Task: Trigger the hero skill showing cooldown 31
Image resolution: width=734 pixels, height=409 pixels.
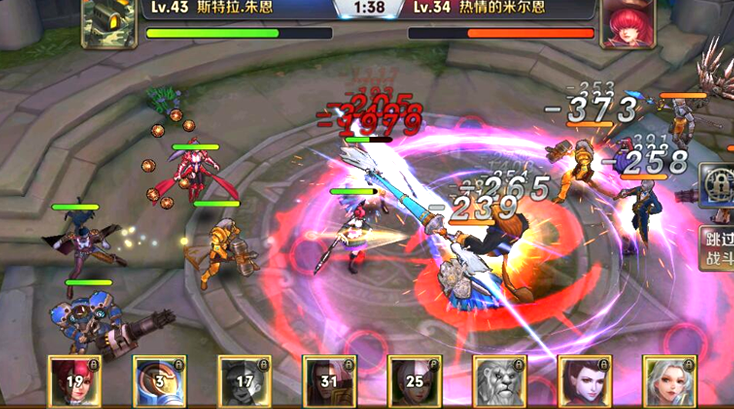Action: click(x=330, y=381)
